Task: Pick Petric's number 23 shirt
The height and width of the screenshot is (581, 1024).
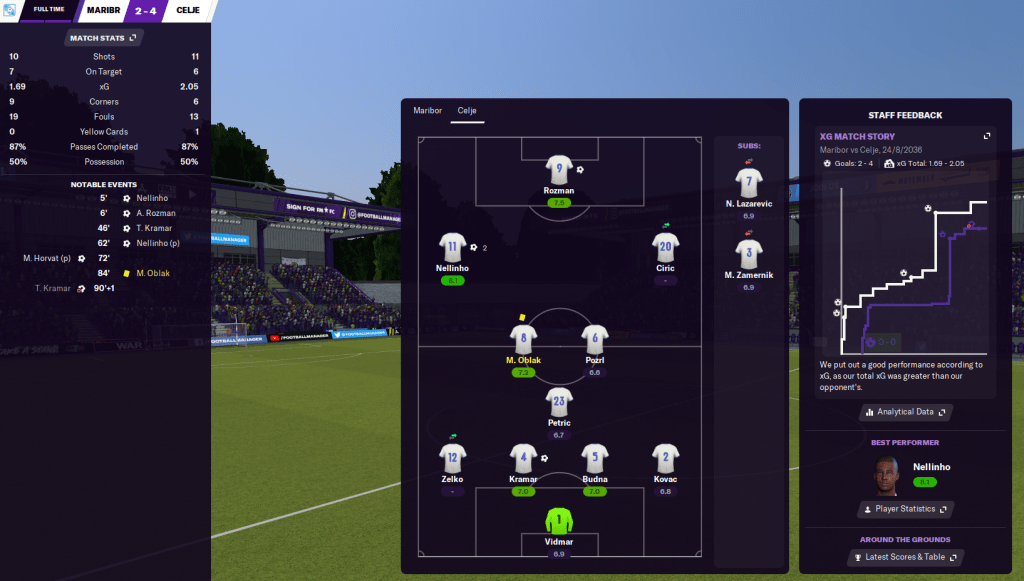Action: click(x=559, y=402)
